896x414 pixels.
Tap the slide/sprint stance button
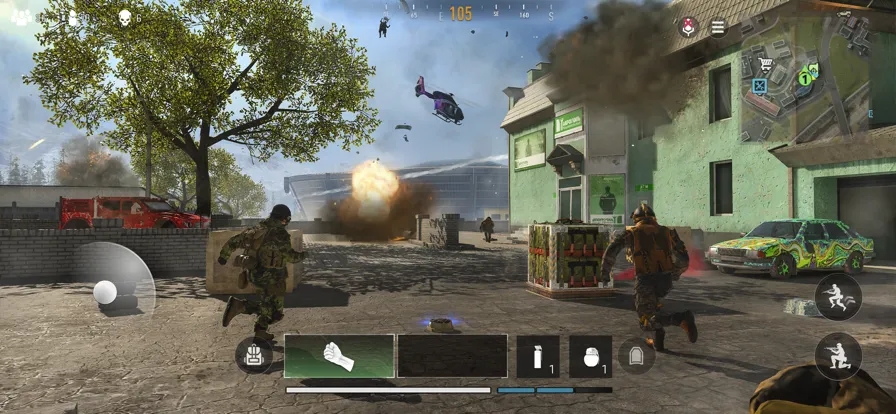tap(838, 296)
